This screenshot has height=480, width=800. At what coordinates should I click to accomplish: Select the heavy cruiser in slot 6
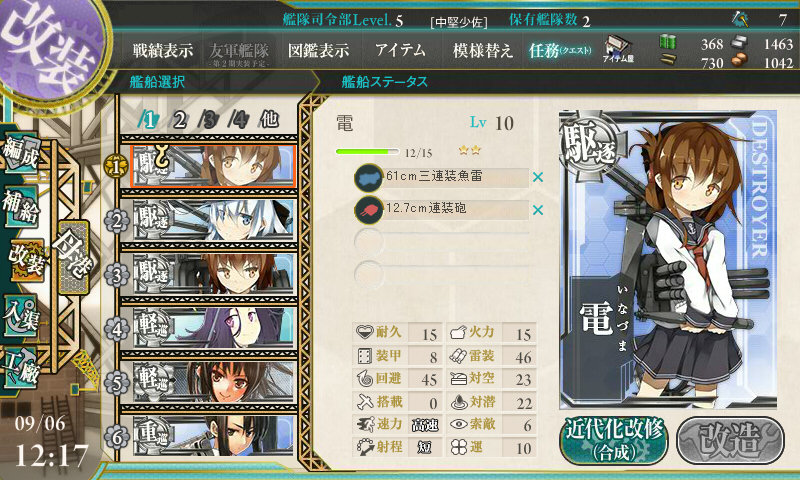(210, 434)
